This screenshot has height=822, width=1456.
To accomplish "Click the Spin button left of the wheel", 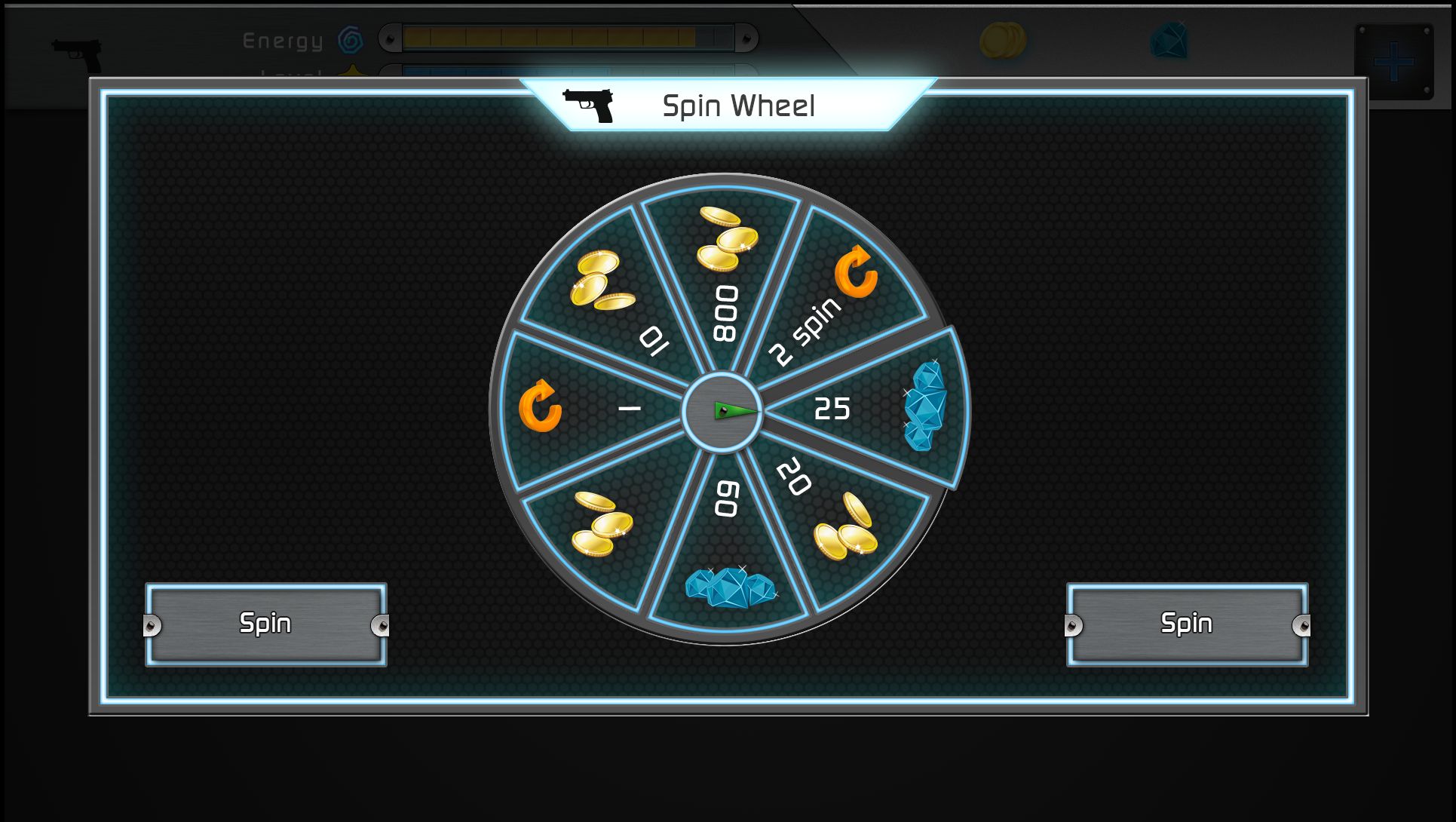I will point(265,624).
